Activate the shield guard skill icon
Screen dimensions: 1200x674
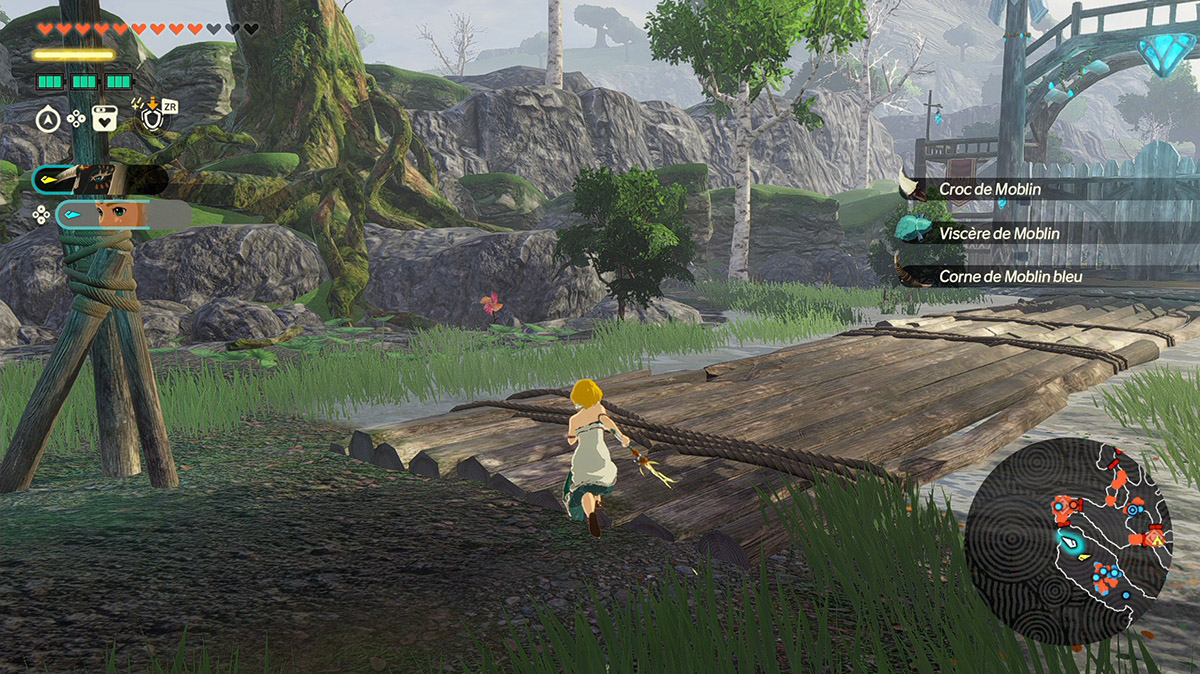(152, 119)
